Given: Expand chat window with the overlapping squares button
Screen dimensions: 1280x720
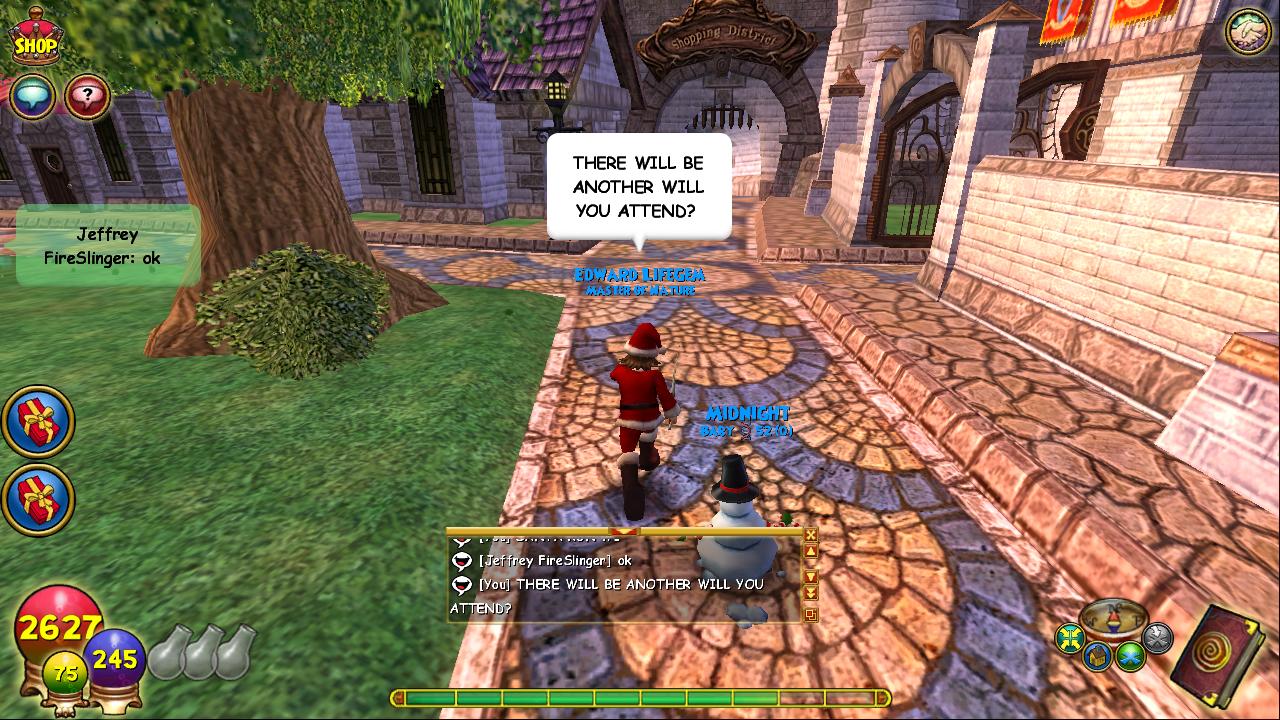Looking at the screenshot, I should pos(811,615).
